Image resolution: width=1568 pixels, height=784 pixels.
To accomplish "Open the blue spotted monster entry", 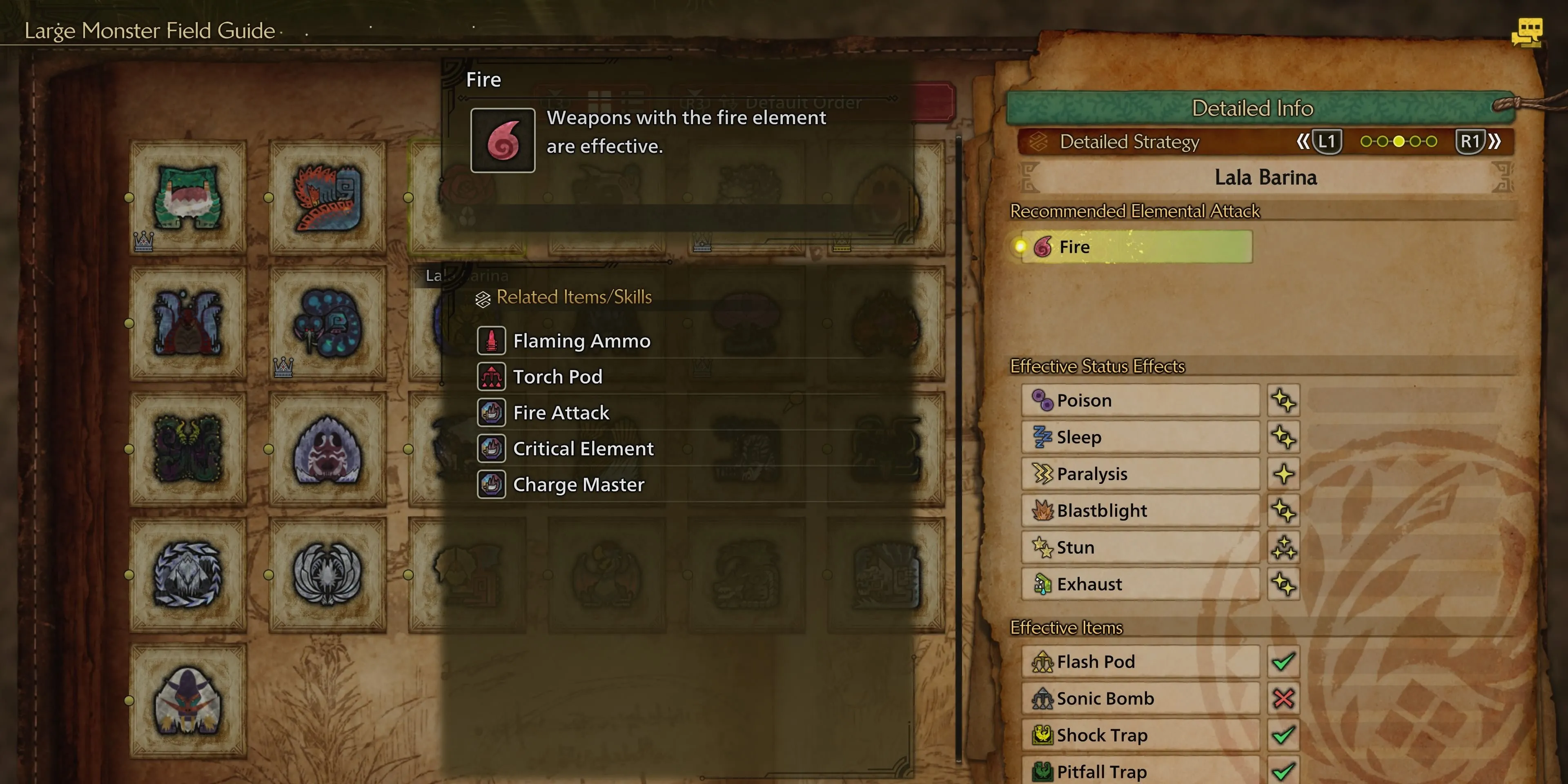I will click(327, 323).
